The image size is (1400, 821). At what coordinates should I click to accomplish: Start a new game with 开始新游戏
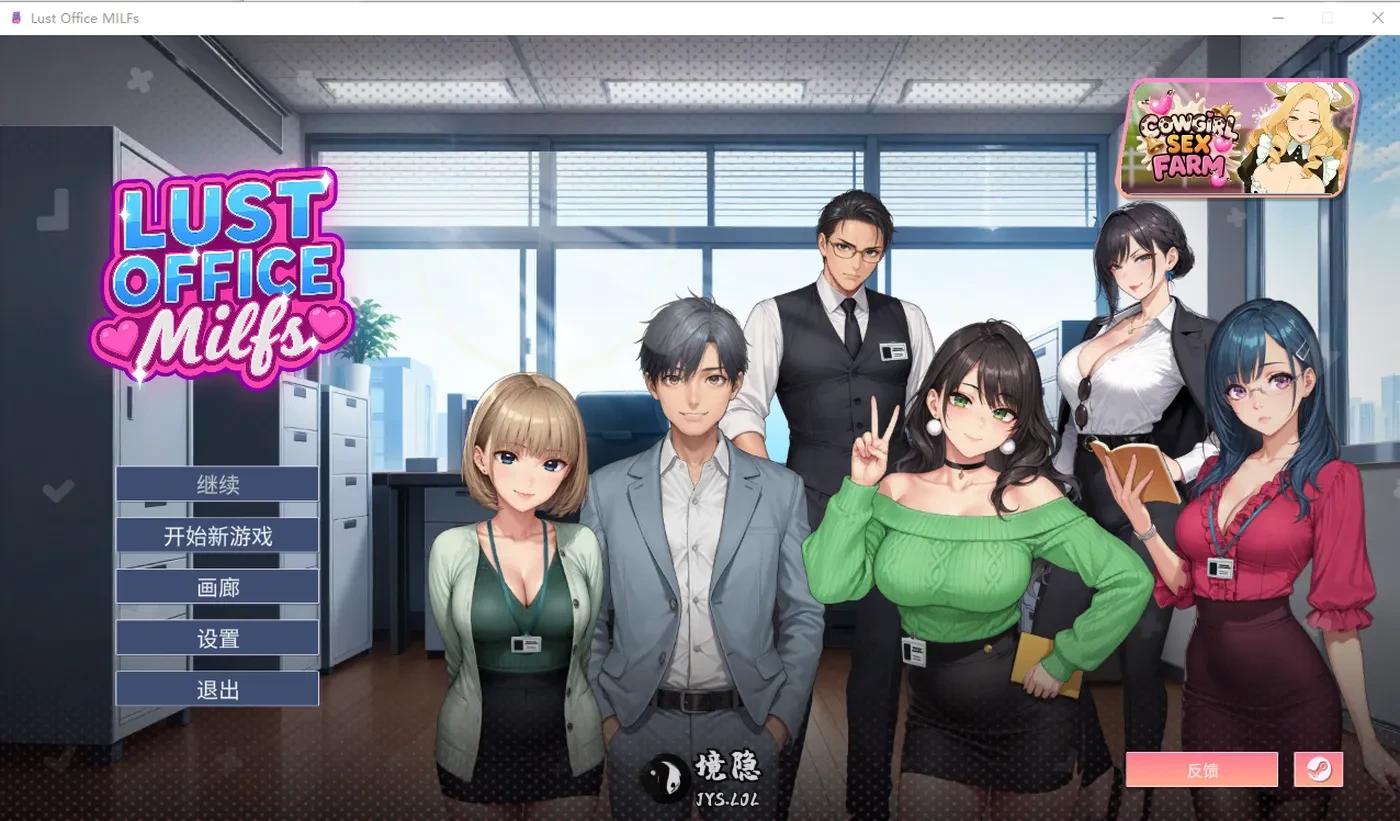[216, 535]
